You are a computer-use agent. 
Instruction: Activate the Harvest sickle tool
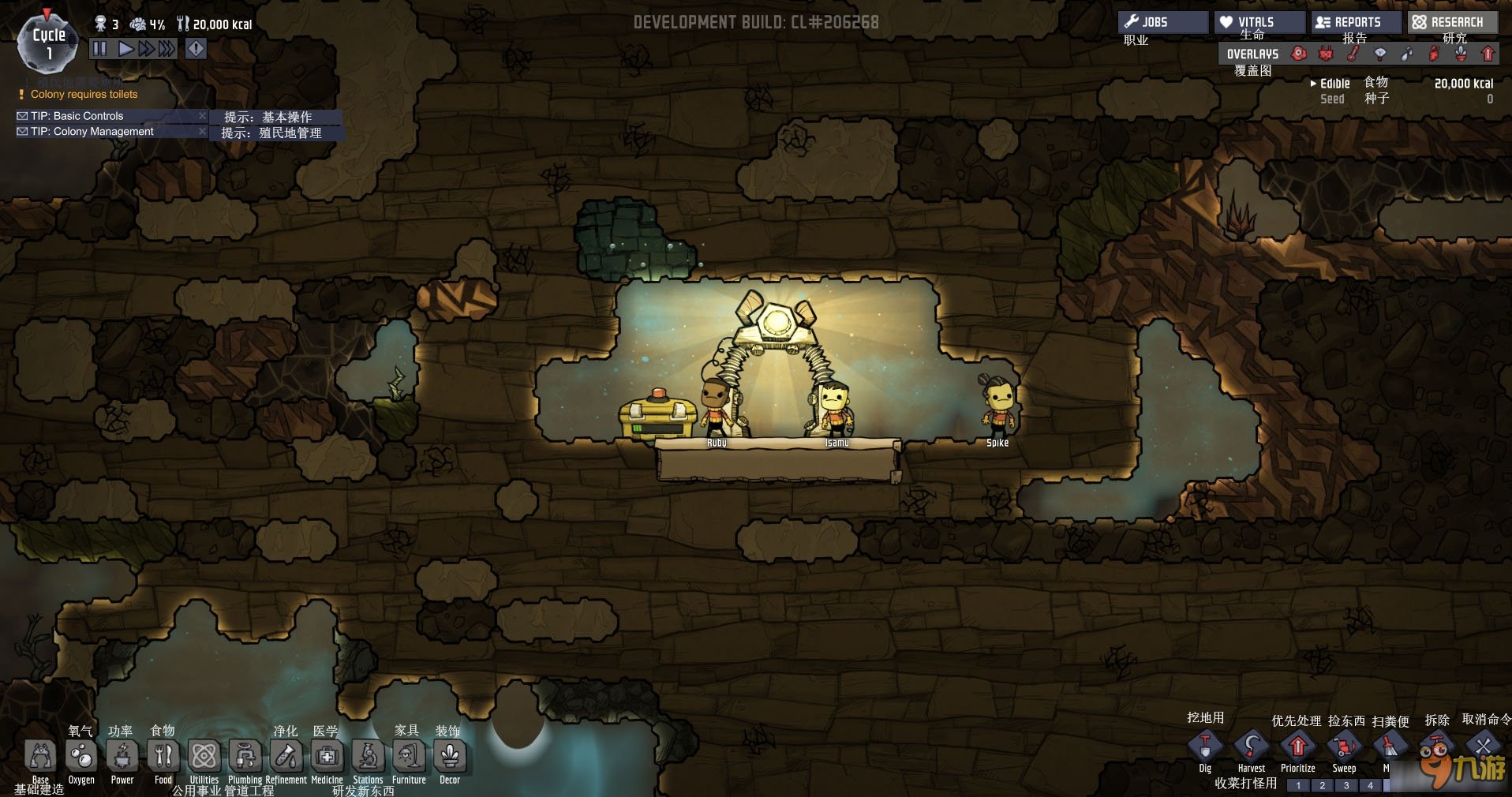(1252, 746)
